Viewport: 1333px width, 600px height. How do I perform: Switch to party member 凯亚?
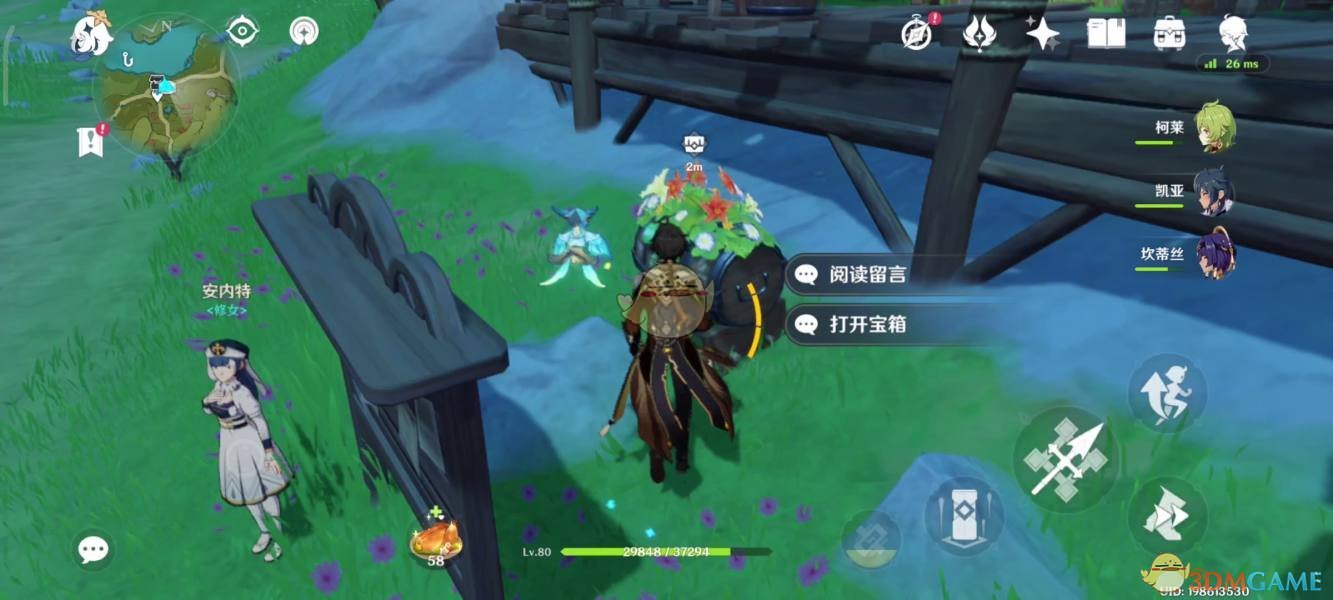[1214, 192]
